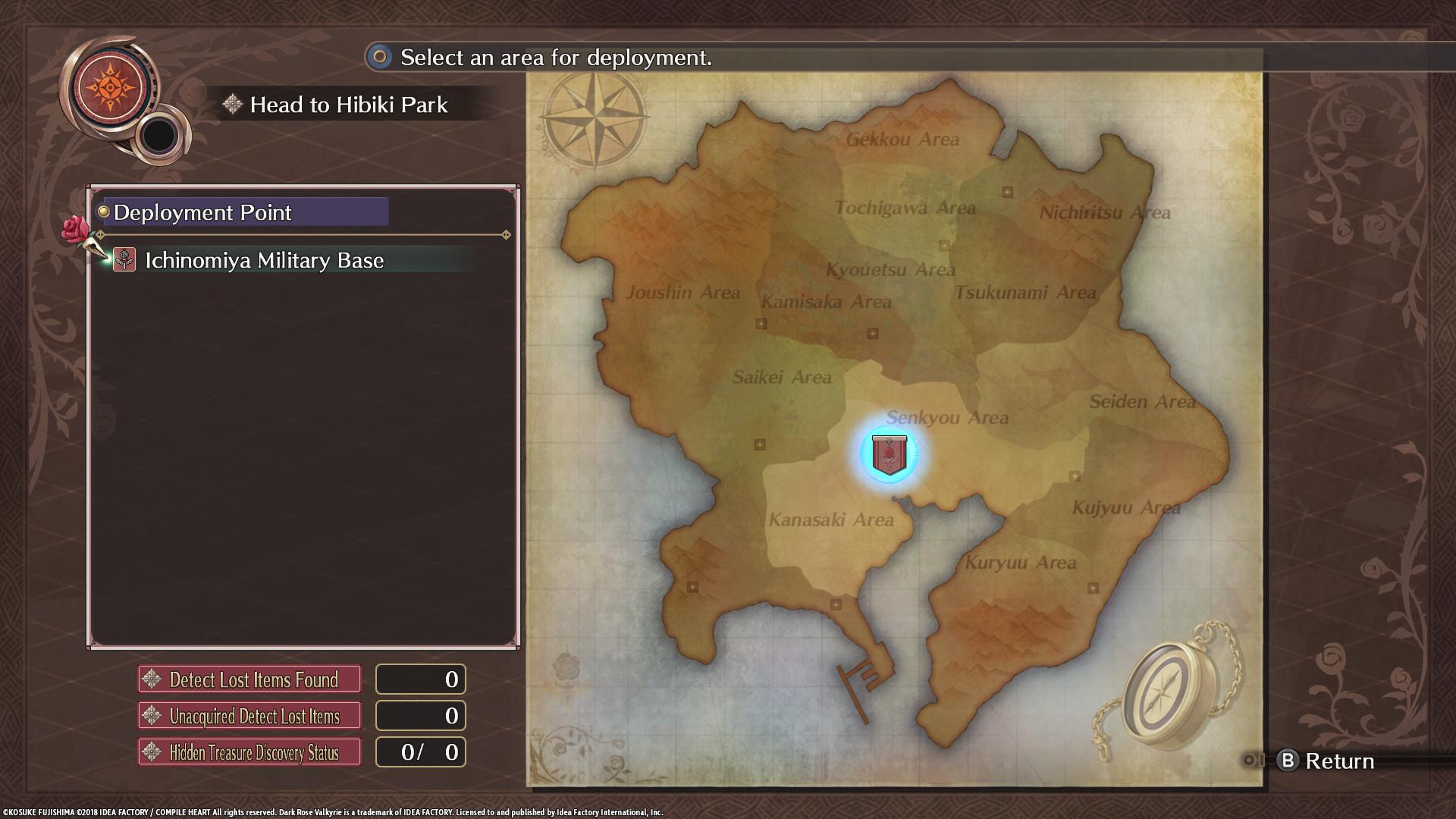Click the Ichinomiya Military Base rose emblem
The image size is (1456, 819).
click(123, 260)
